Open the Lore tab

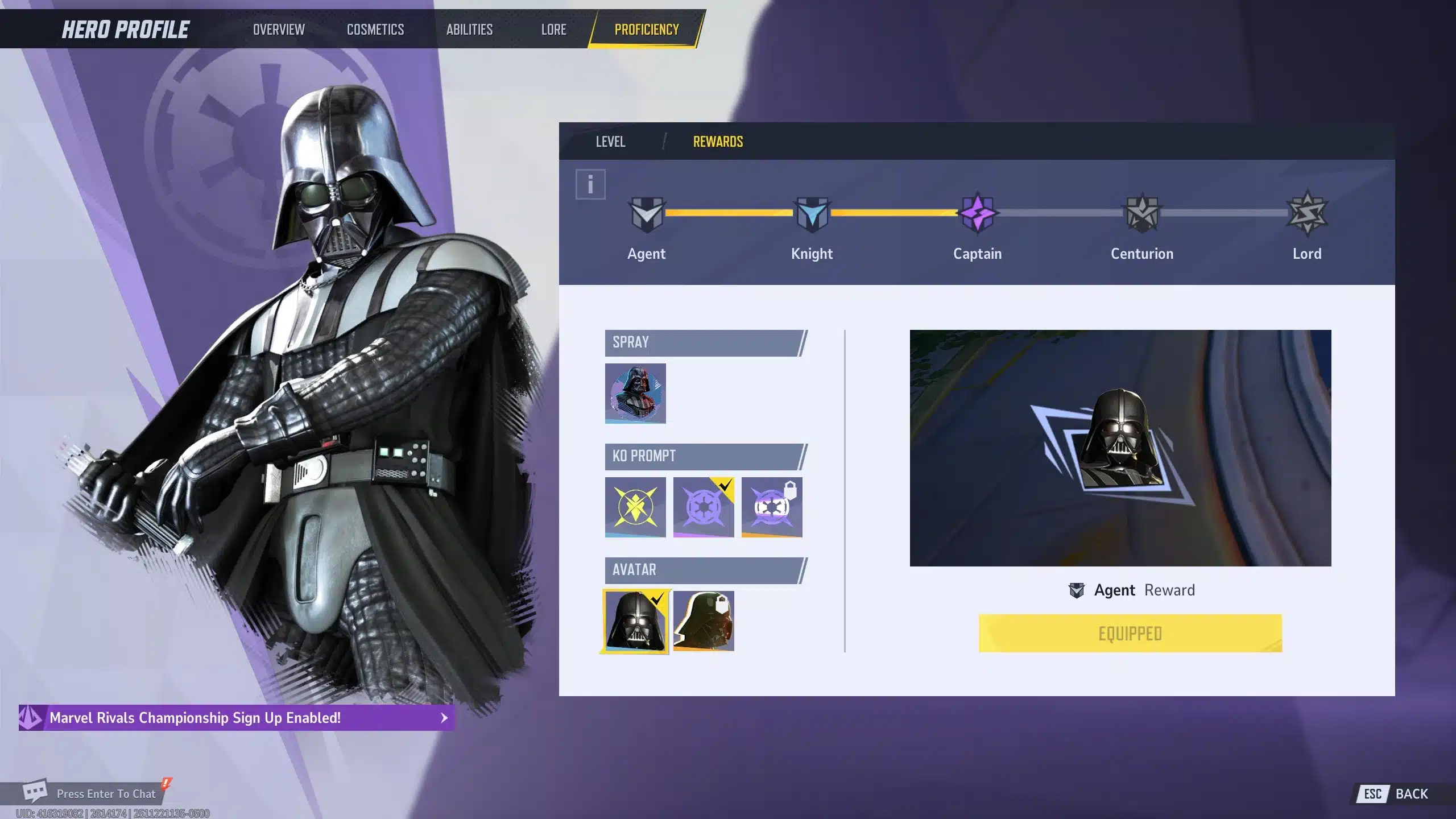coord(553,30)
